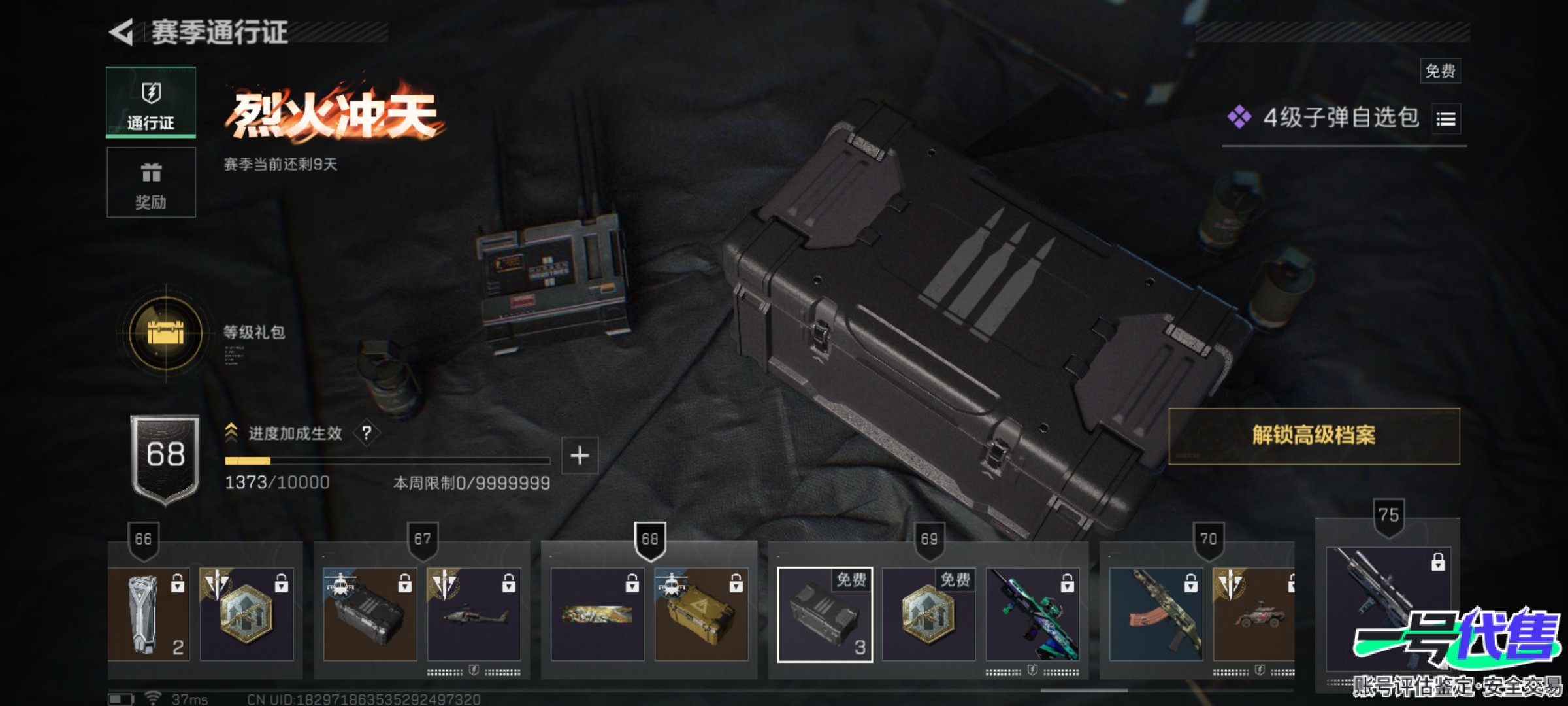The image size is (1568, 706).
Task: Select the level 69 free hexagon badge reward
Action: [928, 614]
